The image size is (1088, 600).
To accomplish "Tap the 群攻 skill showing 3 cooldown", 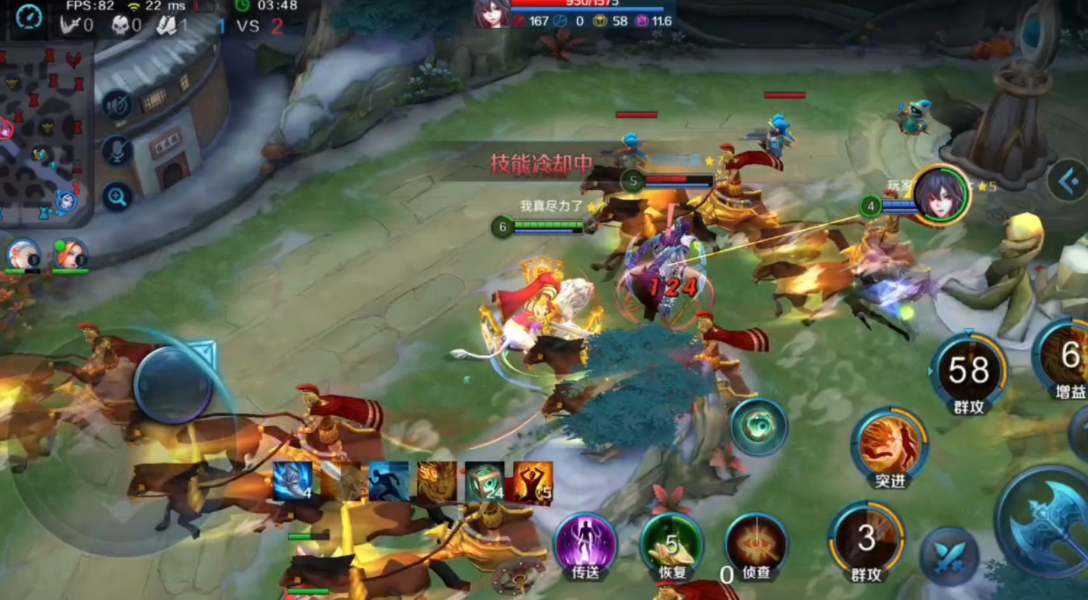I will (866, 540).
